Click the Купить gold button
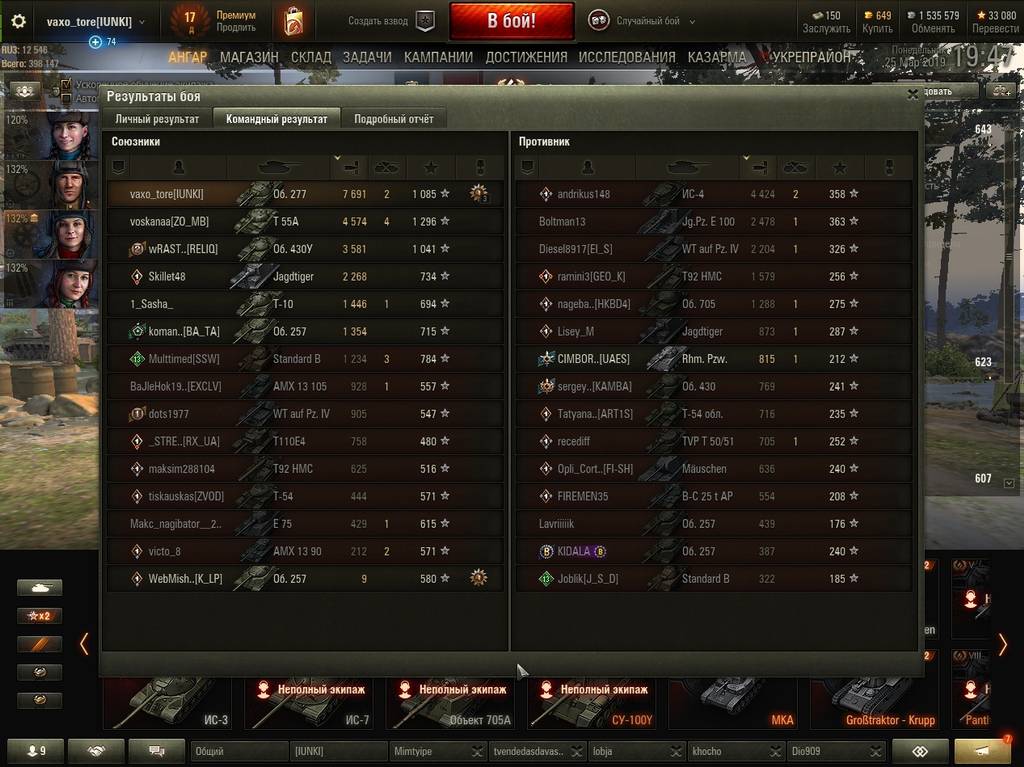Viewport: 1024px width, 767px height. pyautogui.click(x=876, y=21)
